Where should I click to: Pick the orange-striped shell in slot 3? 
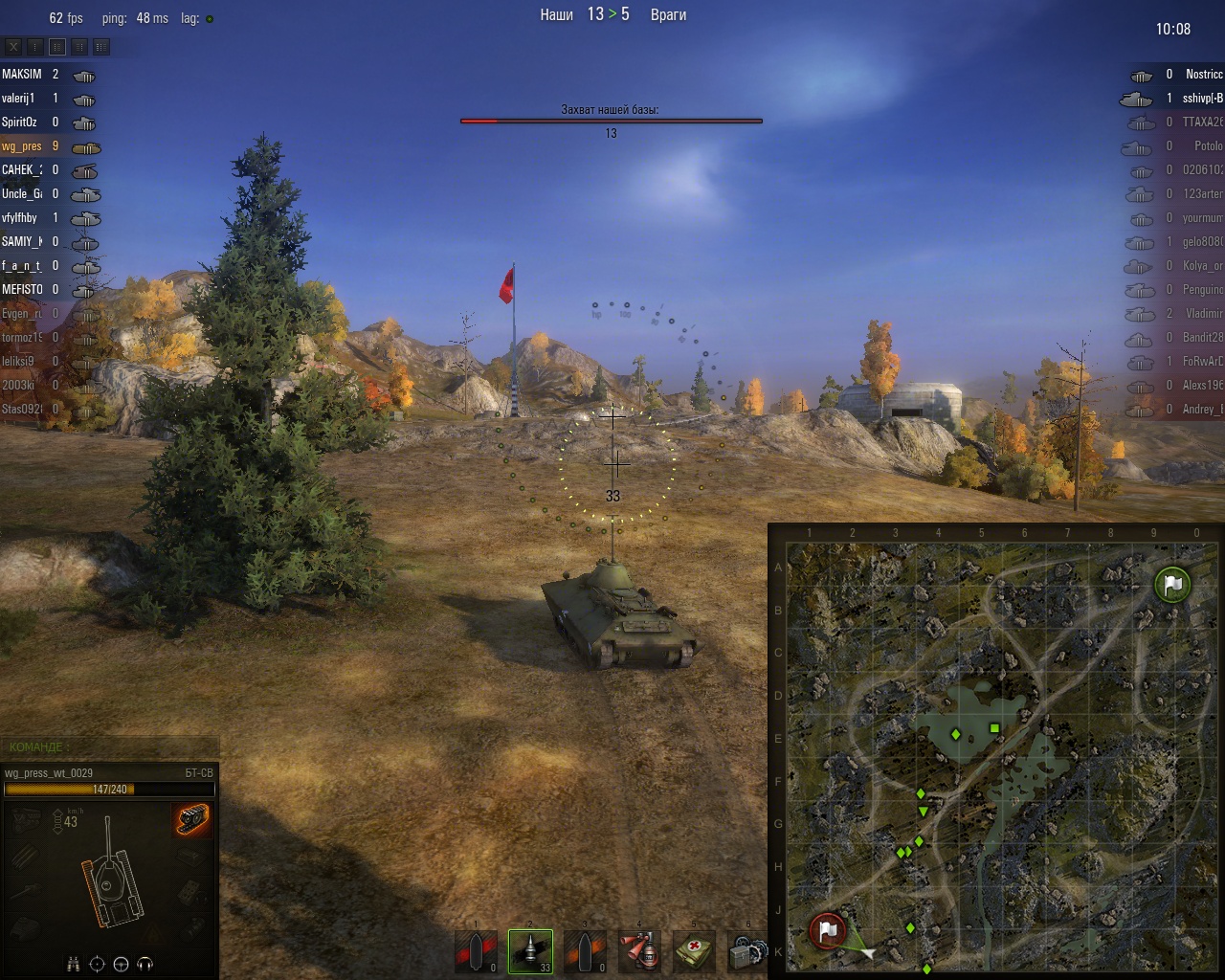pyautogui.click(x=585, y=951)
